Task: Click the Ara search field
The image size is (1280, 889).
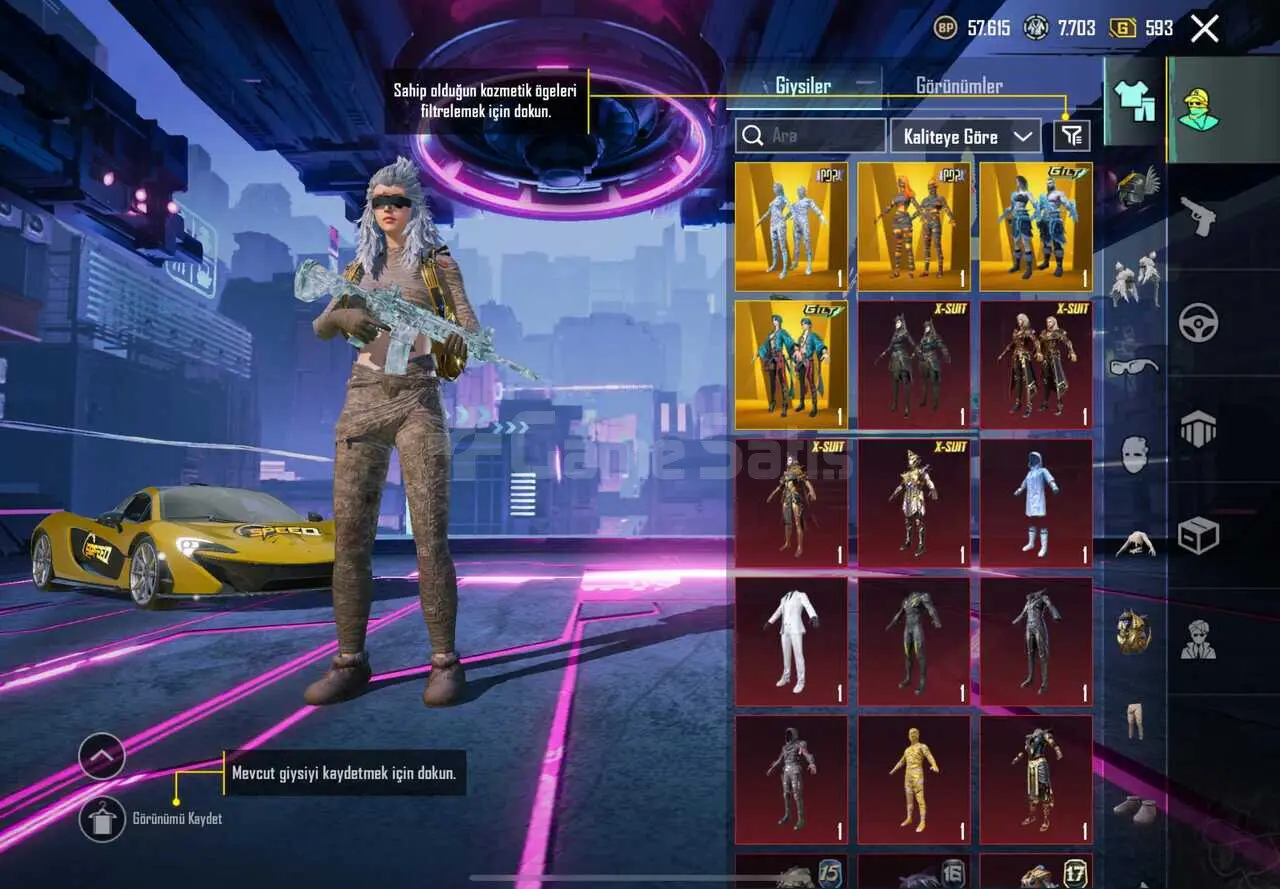Action: point(810,136)
